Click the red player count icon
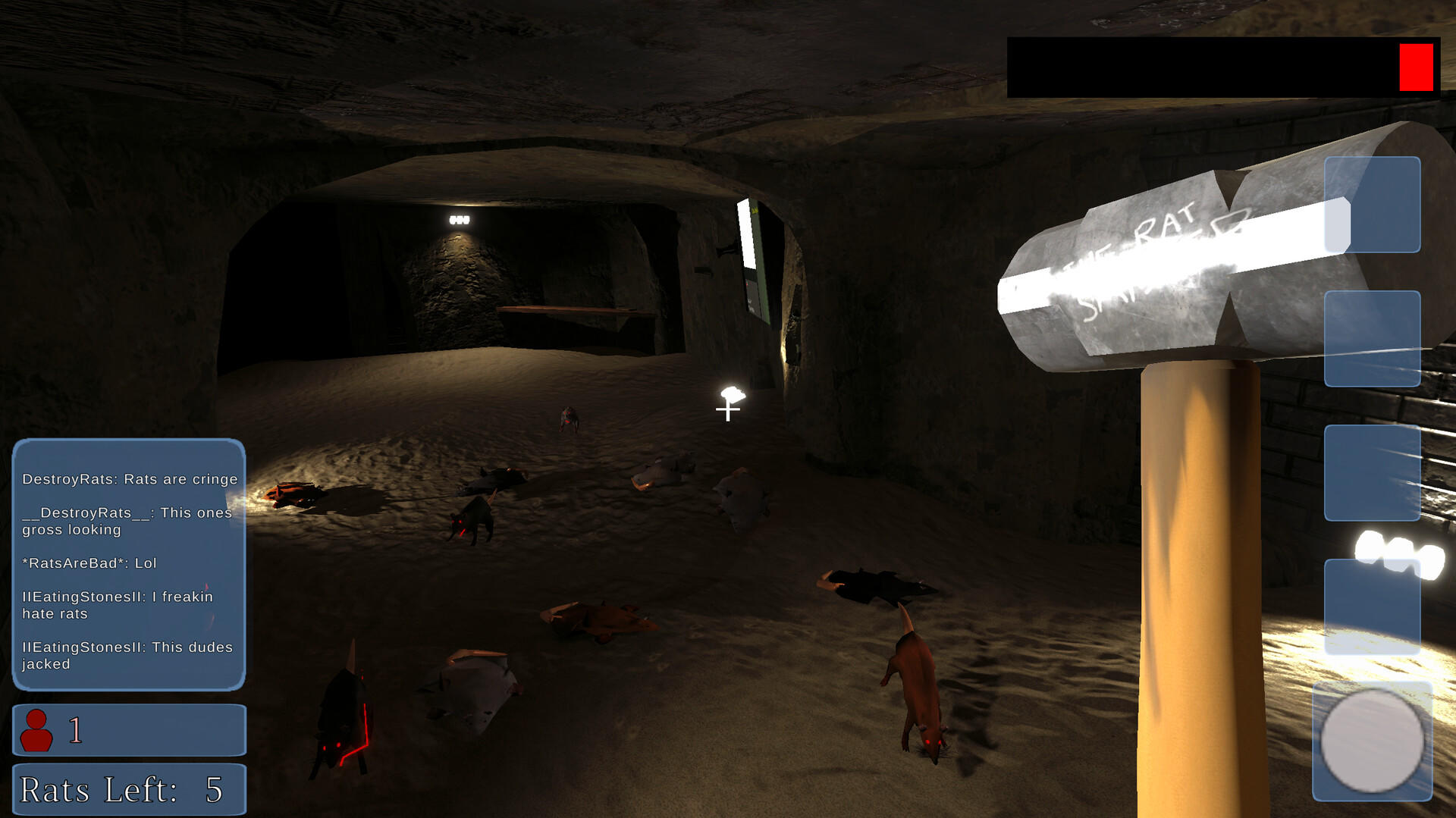This screenshot has width=1456, height=818. tap(37, 729)
